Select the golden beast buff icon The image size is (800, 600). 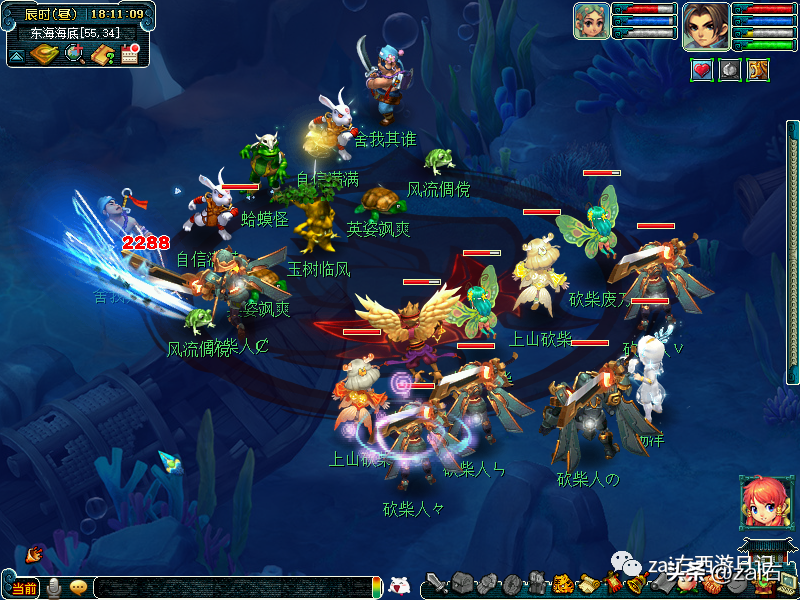758,70
